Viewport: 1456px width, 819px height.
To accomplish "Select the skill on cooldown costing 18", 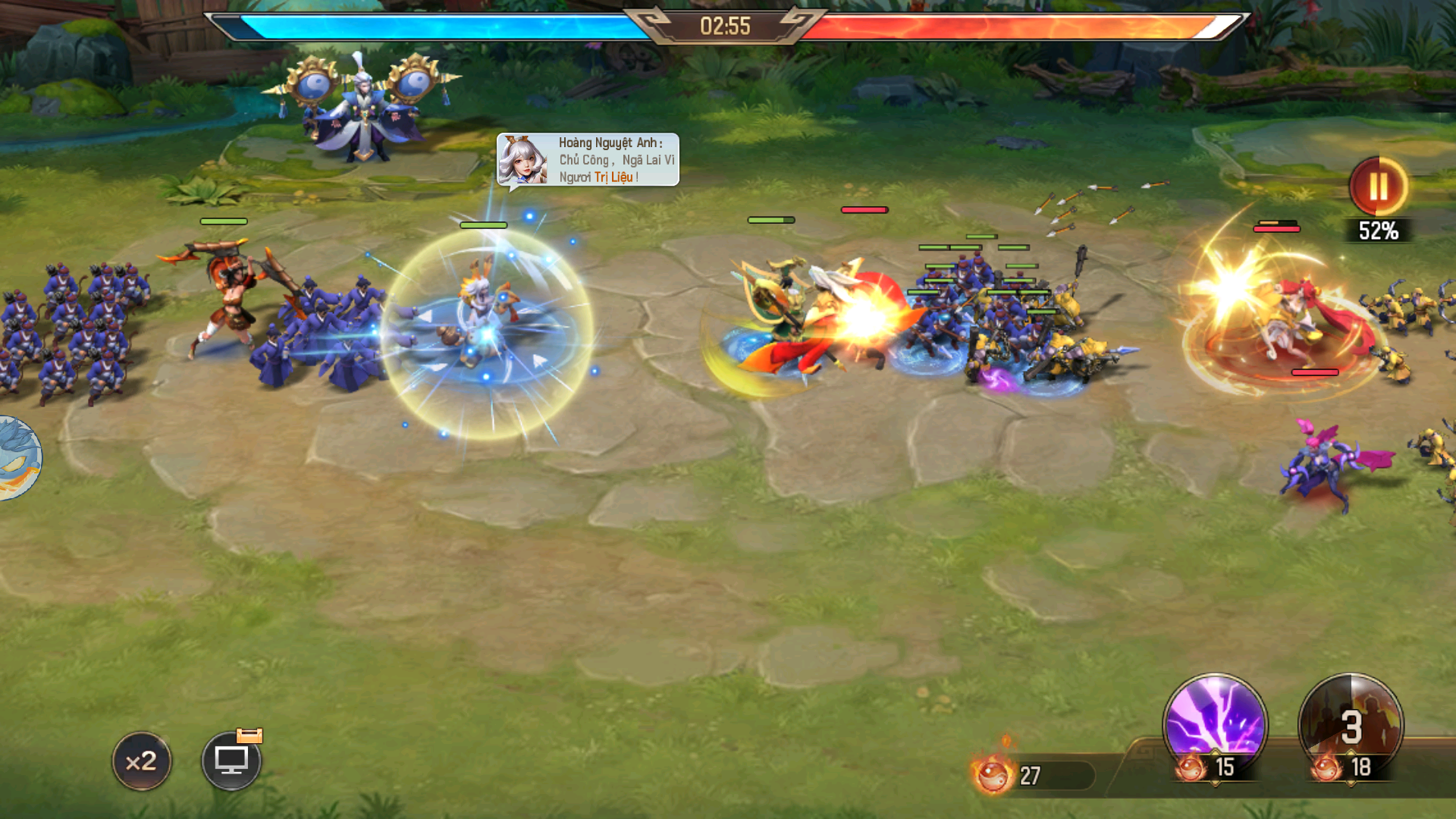I will coord(1351,726).
